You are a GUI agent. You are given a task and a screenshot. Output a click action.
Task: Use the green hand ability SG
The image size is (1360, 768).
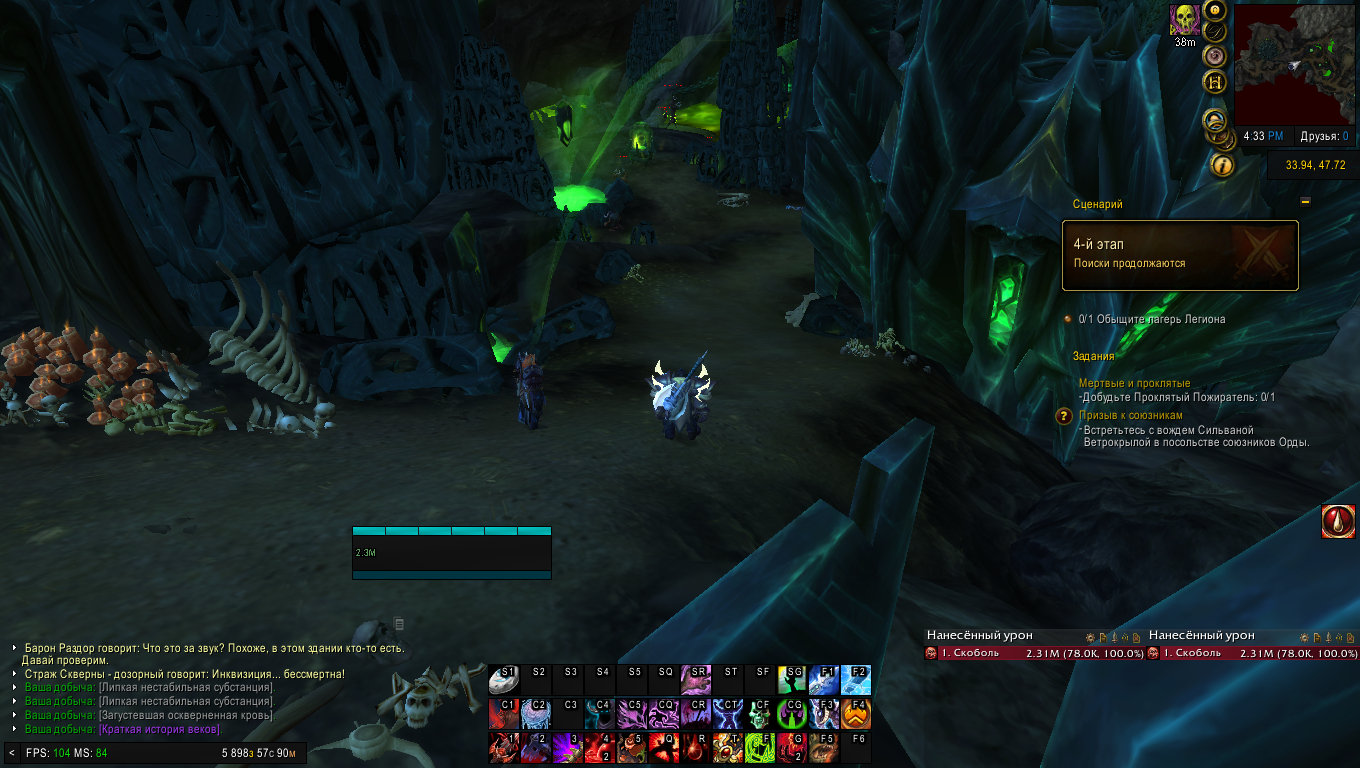(x=792, y=680)
